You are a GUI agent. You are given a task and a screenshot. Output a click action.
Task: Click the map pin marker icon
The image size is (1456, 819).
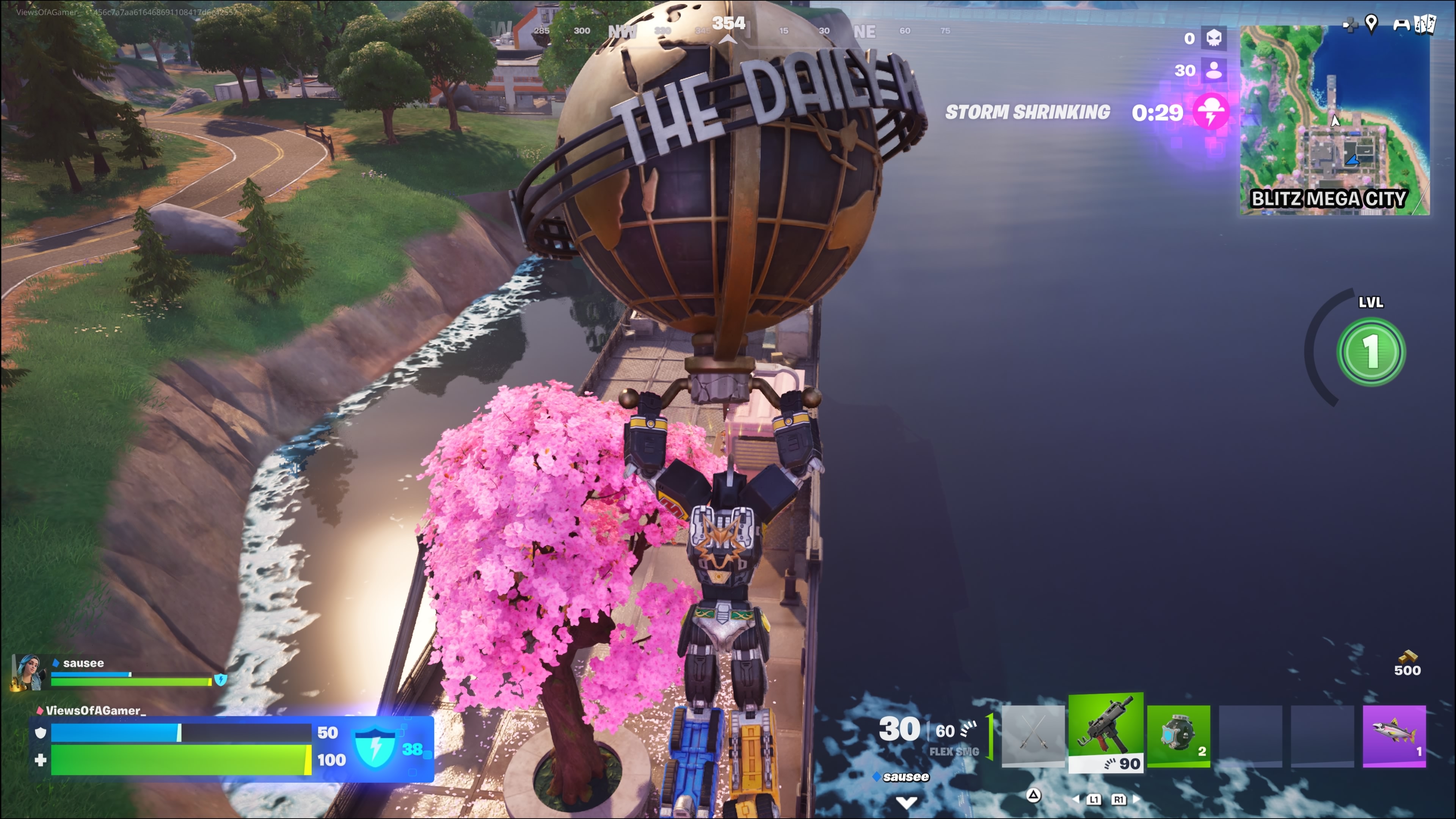point(1371,24)
